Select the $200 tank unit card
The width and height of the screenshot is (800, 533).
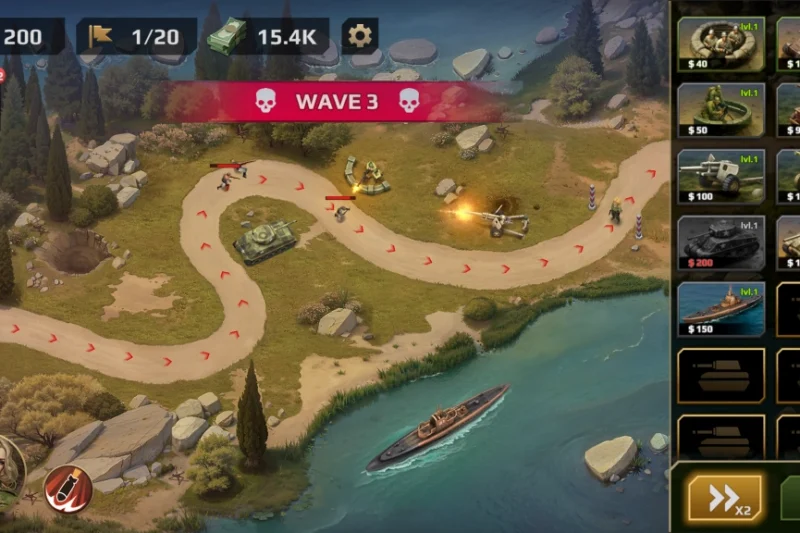point(720,243)
